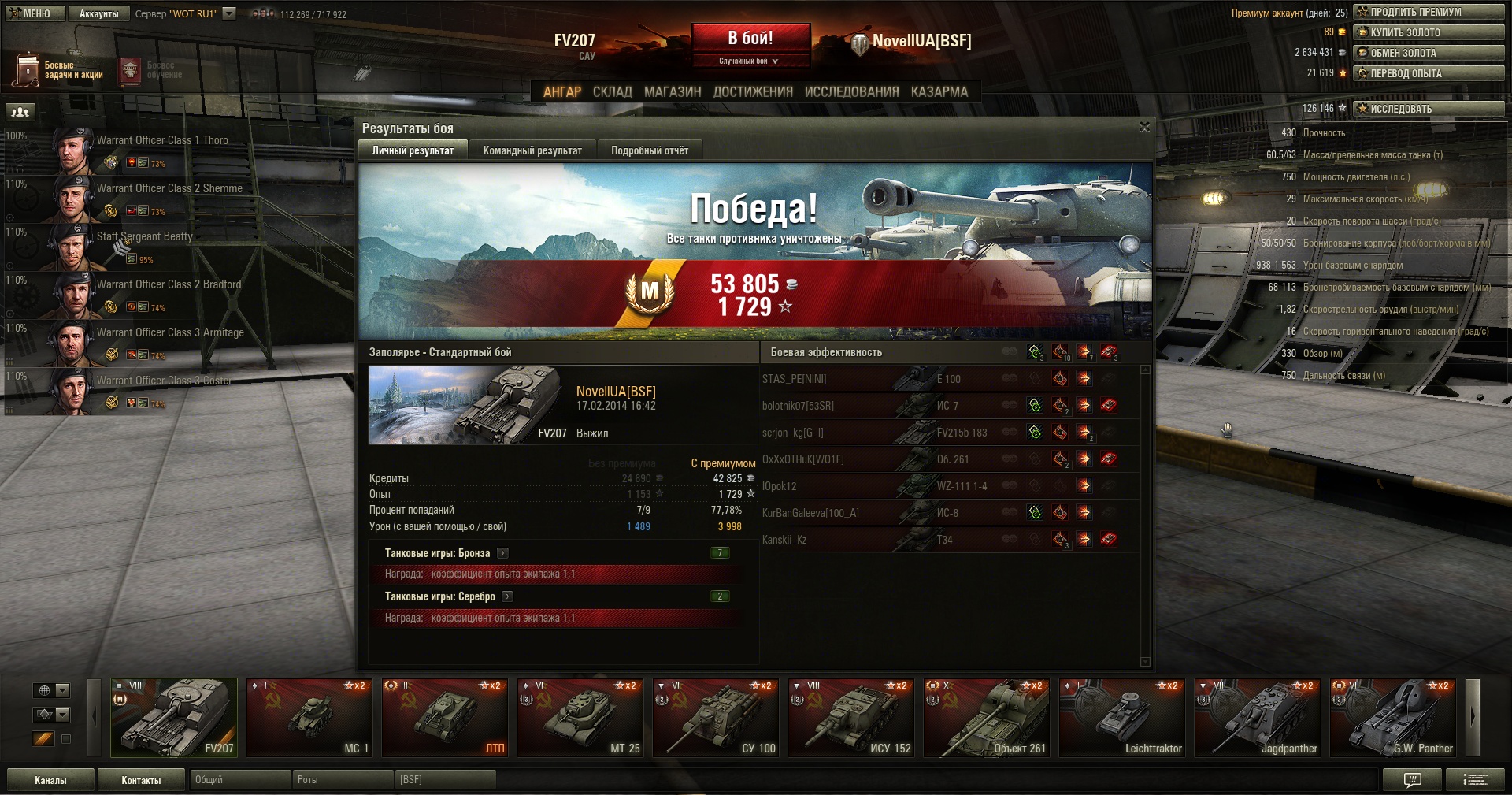Select the ИСУ-152 tank in carousel
This screenshot has height=795, width=1512.
pos(851,718)
